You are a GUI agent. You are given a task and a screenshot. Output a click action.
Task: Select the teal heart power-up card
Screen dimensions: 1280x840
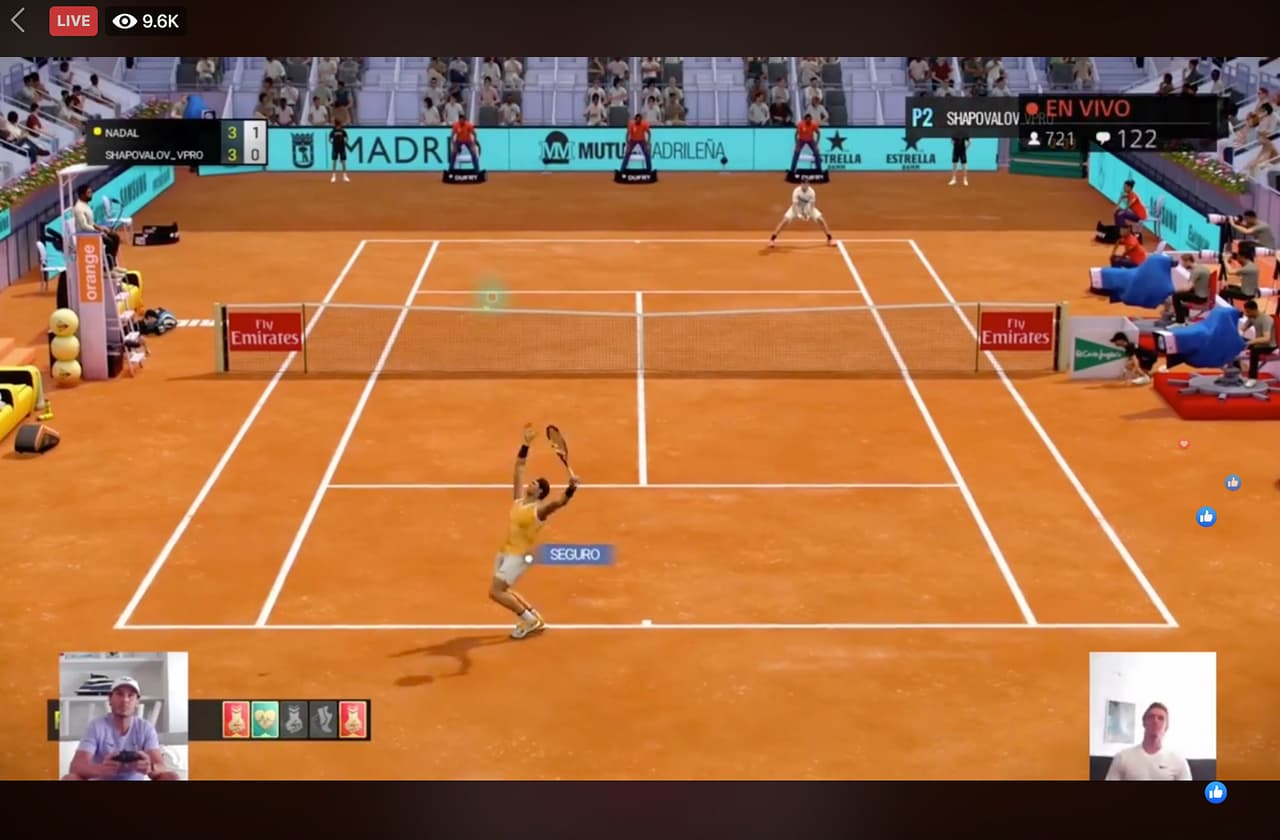coord(265,718)
